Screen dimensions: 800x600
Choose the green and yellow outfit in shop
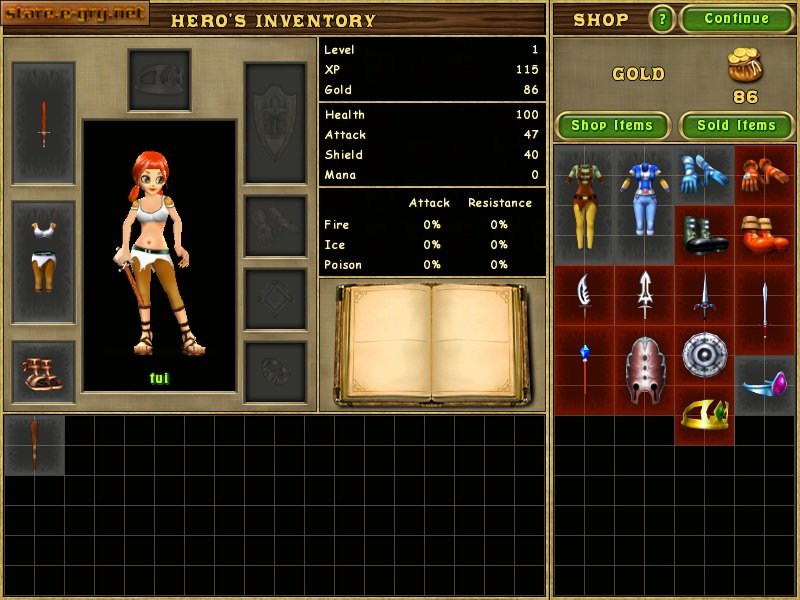click(583, 203)
